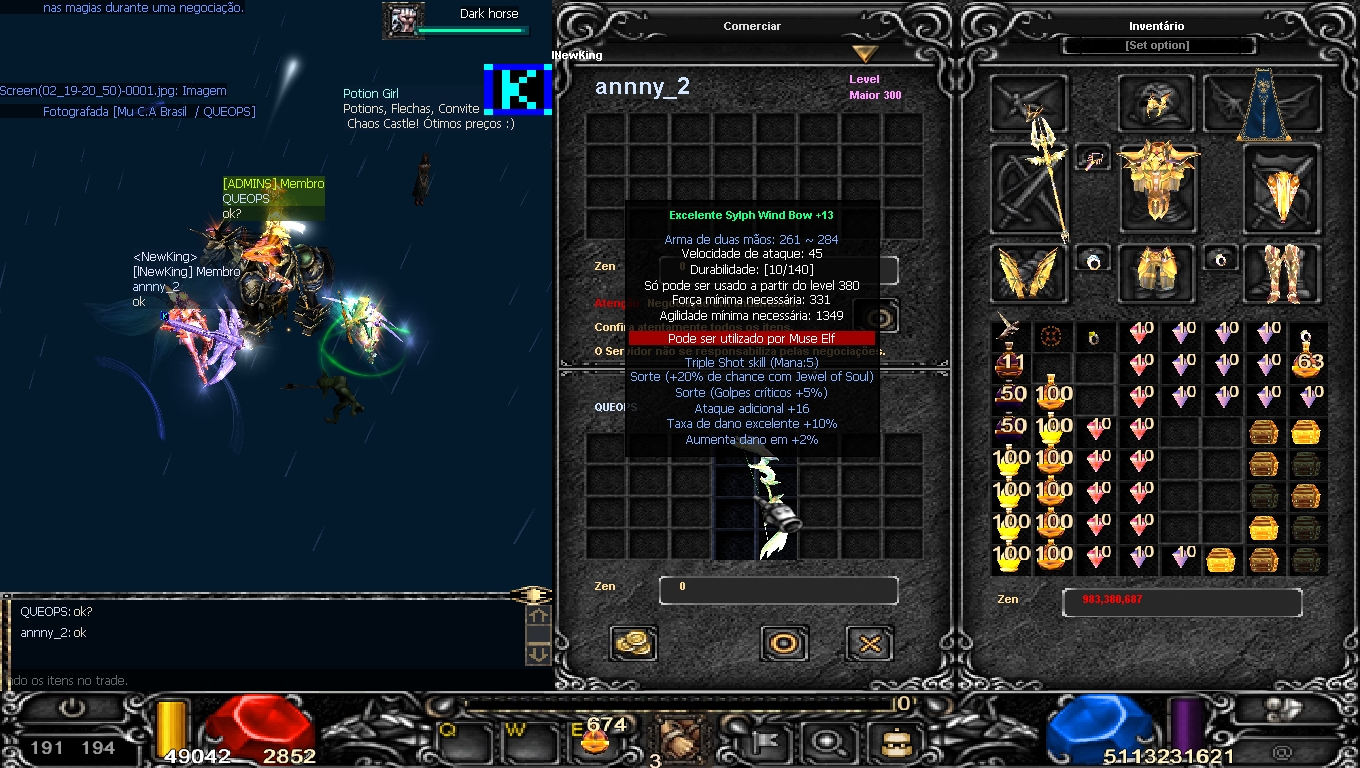Screen dimensions: 1360x768
Task: Select the equipped golden gloves slot
Action: point(1030,272)
